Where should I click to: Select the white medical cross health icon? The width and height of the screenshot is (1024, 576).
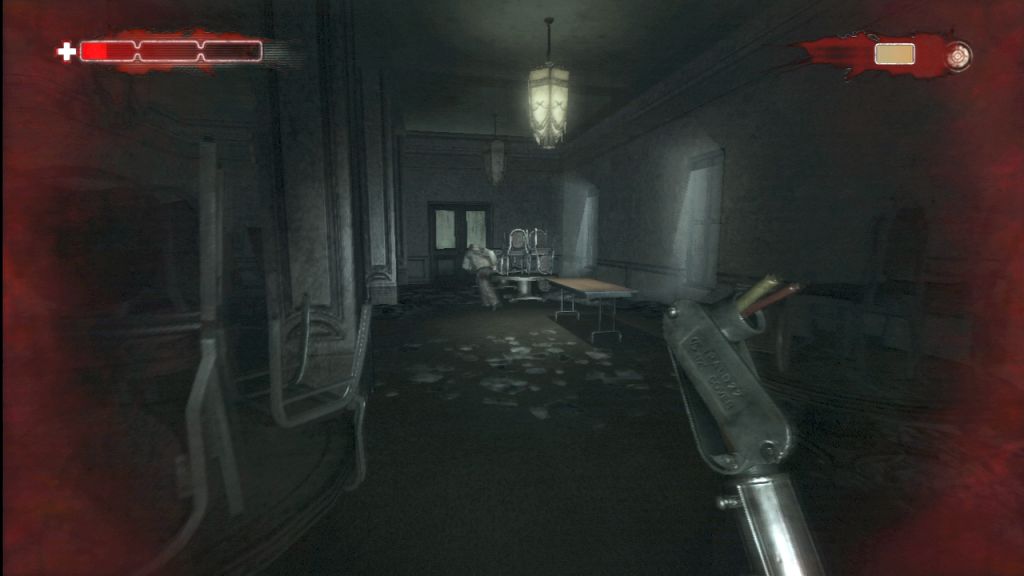pos(66,51)
